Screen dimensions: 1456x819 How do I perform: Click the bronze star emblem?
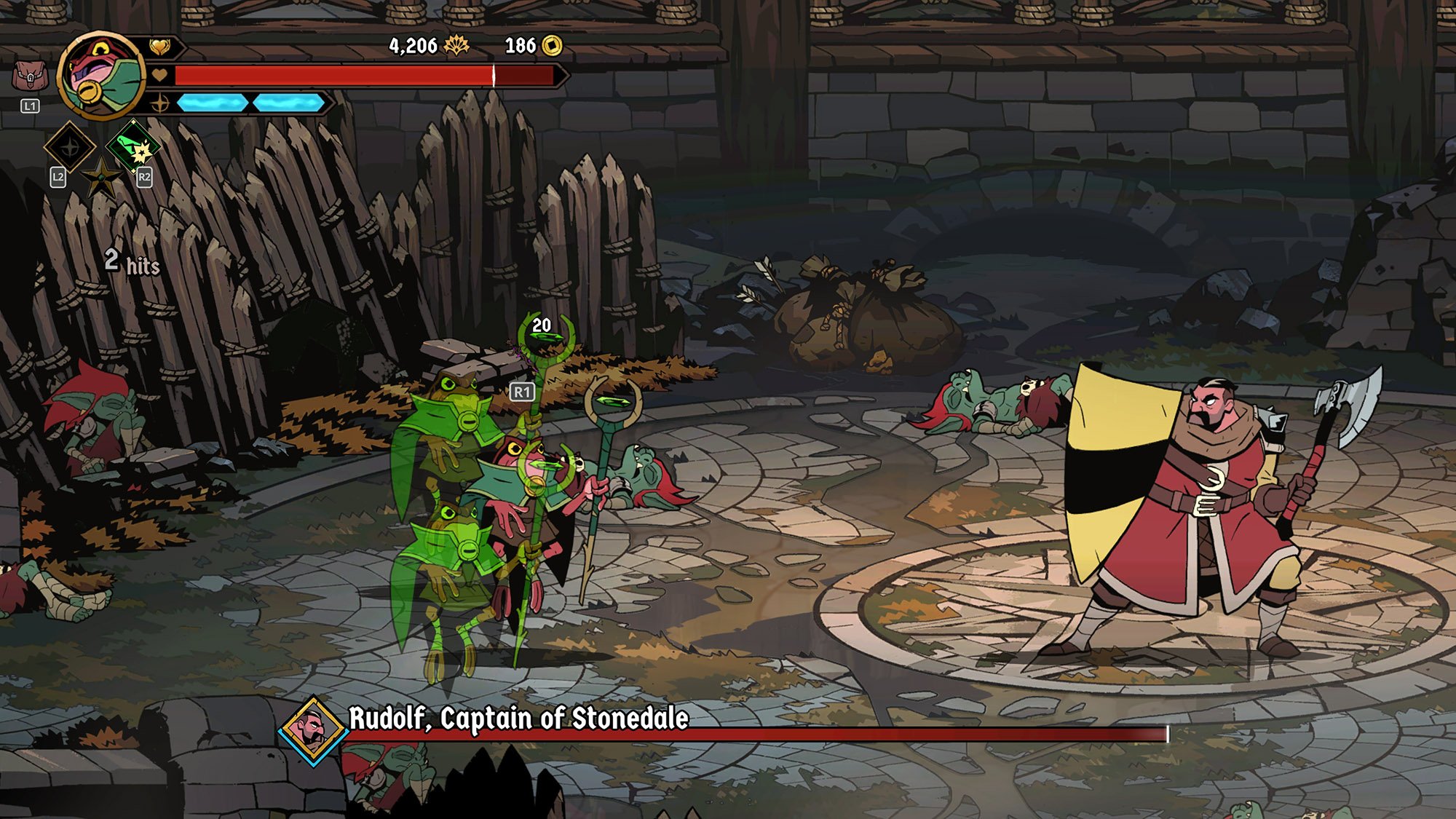coord(101,177)
